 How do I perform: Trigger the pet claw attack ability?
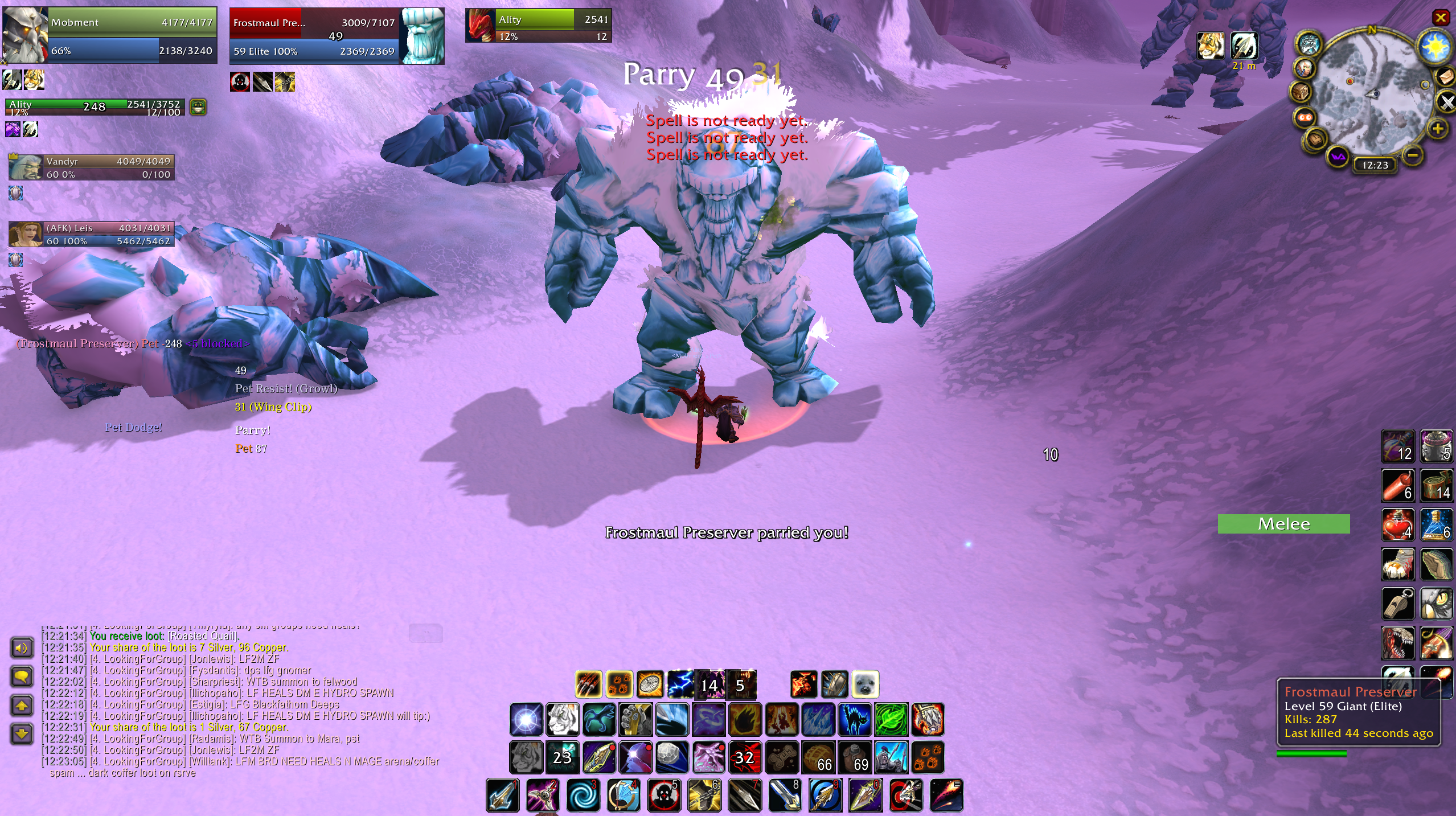point(589,684)
